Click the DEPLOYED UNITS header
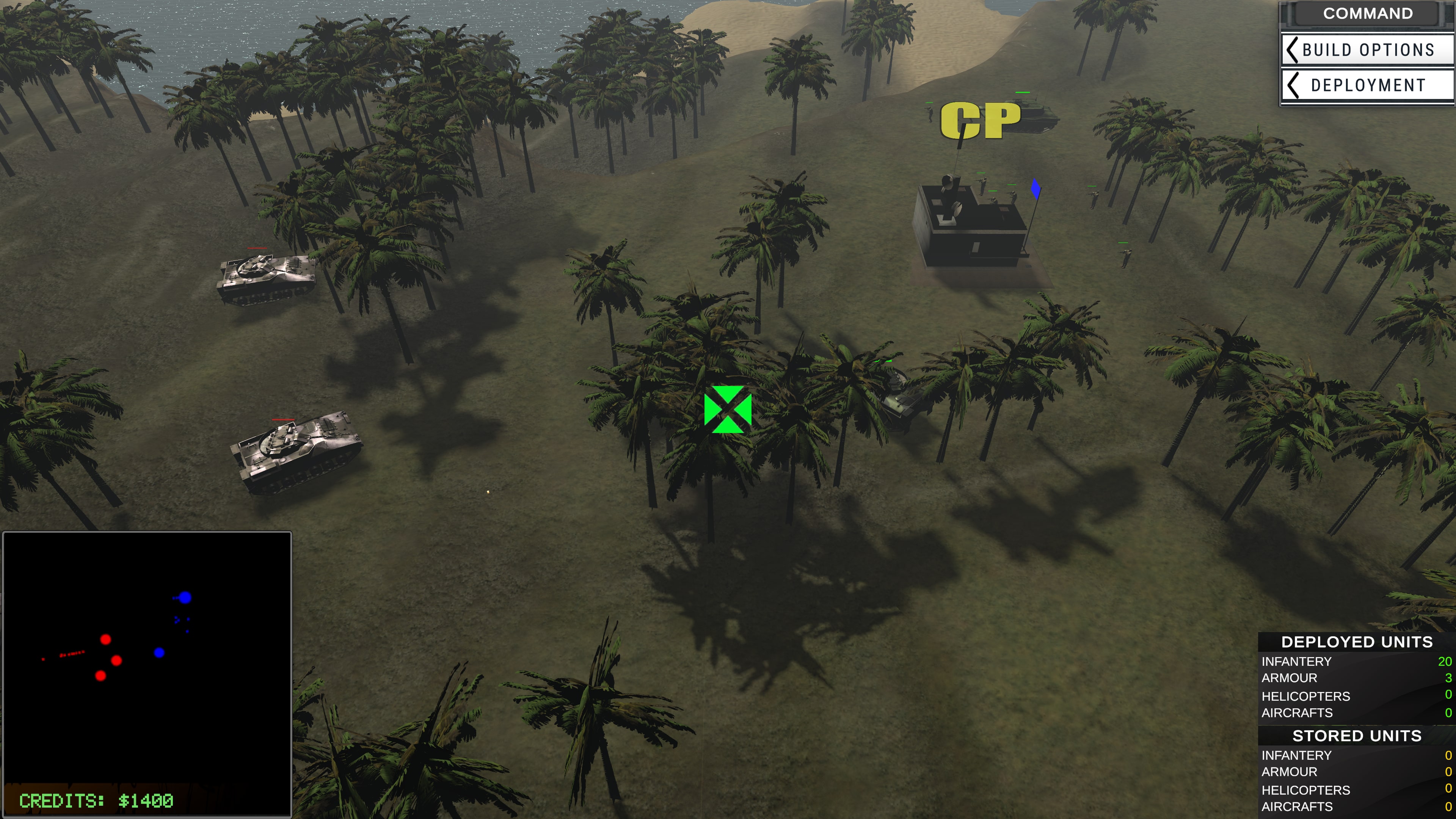Image resolution: width=1456 pixels, height=819 pixels. click(x=1356, y=642)
